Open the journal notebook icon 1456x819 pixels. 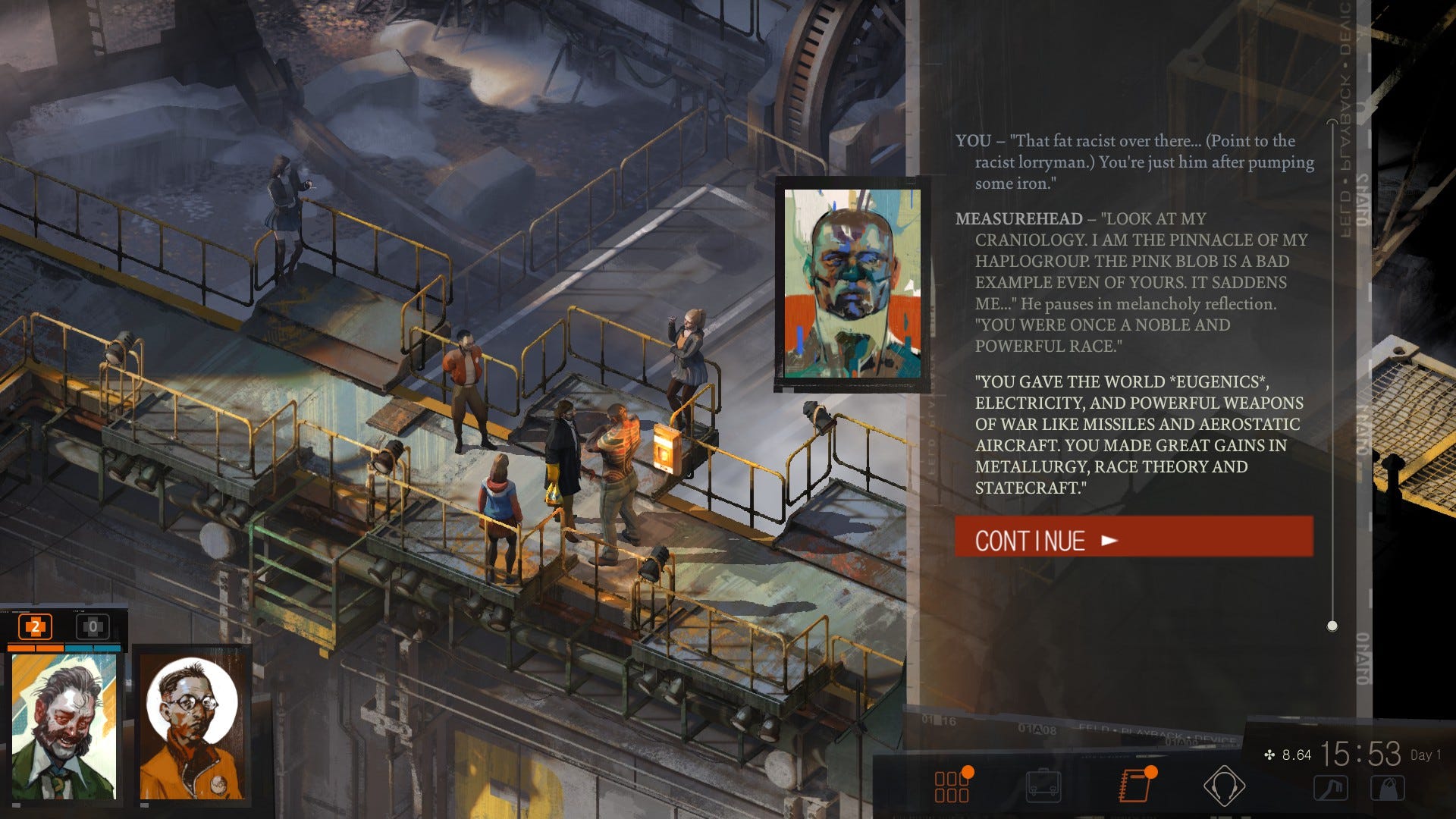pyautogui.click(x=1134, y=786)
